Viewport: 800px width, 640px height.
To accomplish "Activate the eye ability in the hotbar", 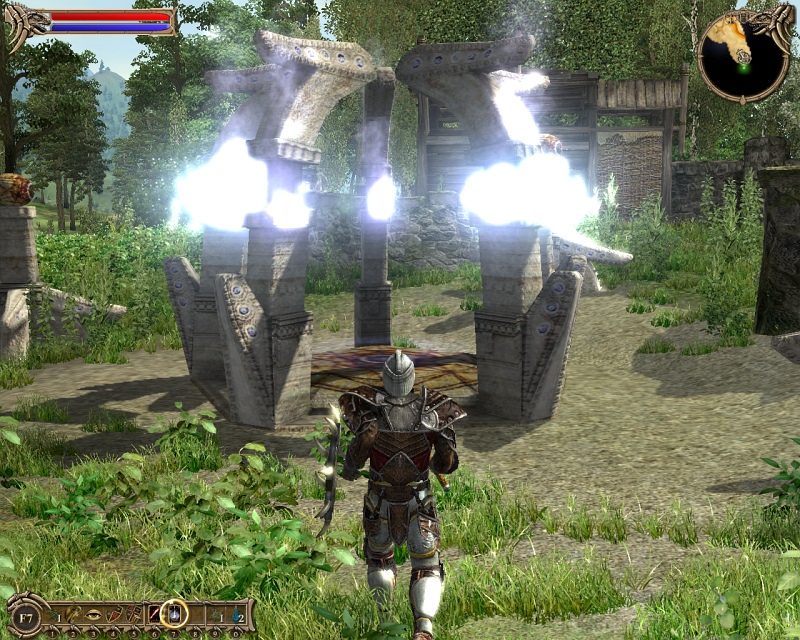I will [x=93, y=615].
